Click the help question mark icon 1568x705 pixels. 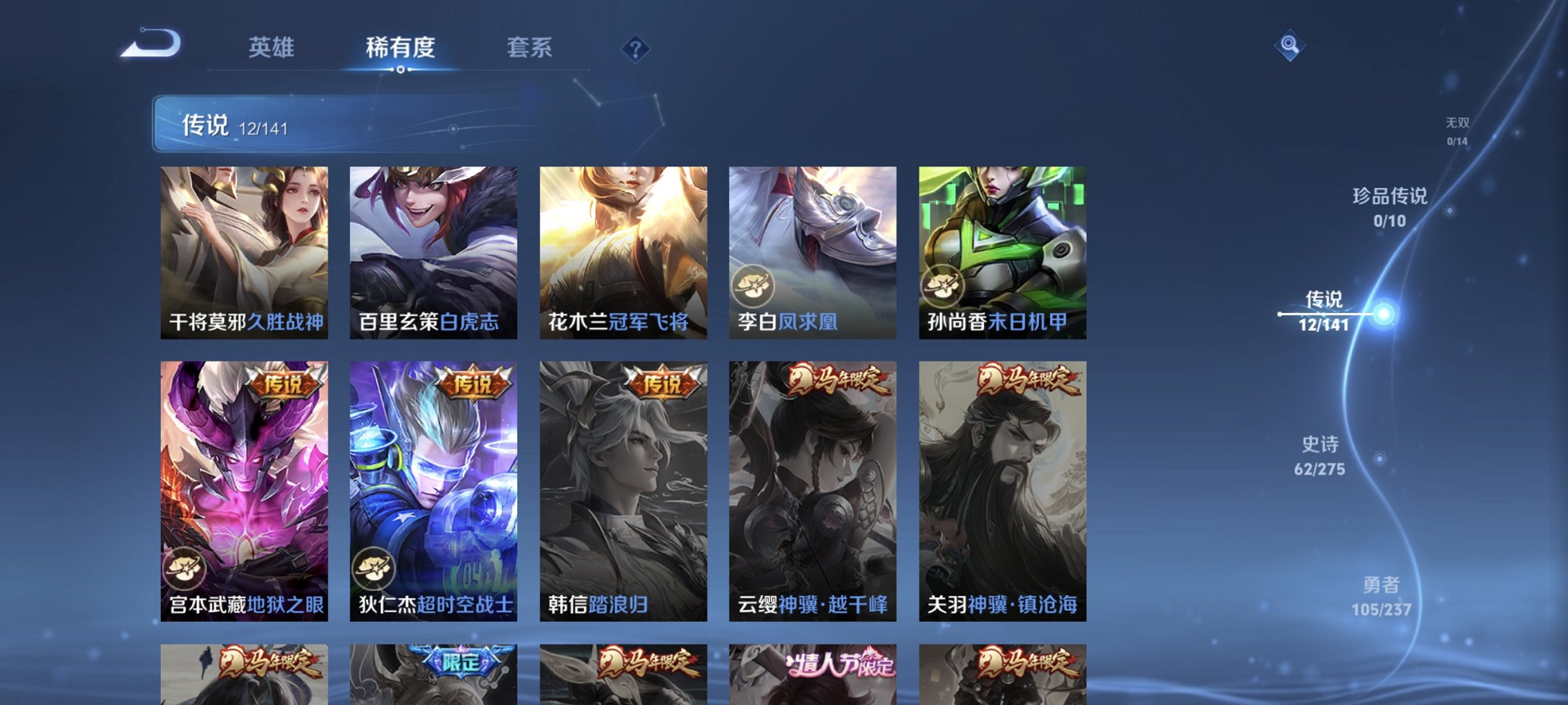point(637,48)
